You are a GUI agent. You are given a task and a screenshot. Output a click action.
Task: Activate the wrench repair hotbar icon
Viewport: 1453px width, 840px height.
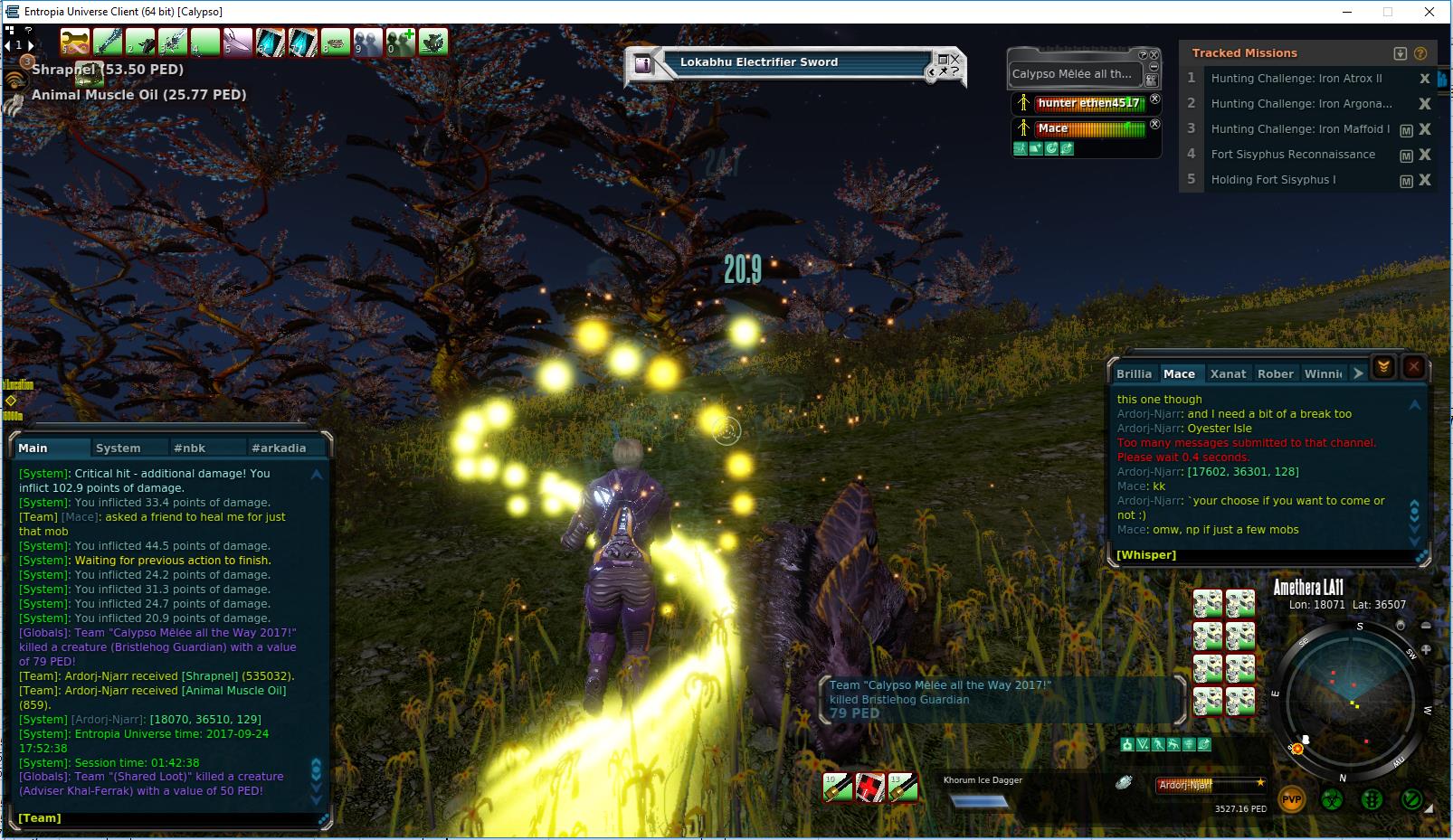coord(75,42)
